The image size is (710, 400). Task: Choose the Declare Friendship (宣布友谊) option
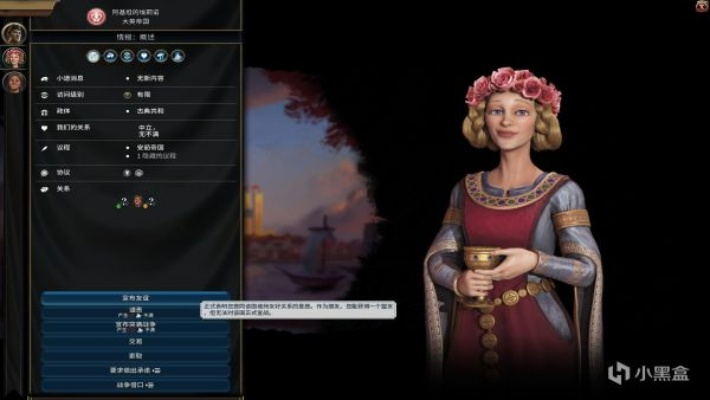pyautogui.click(x=136, y=297)
